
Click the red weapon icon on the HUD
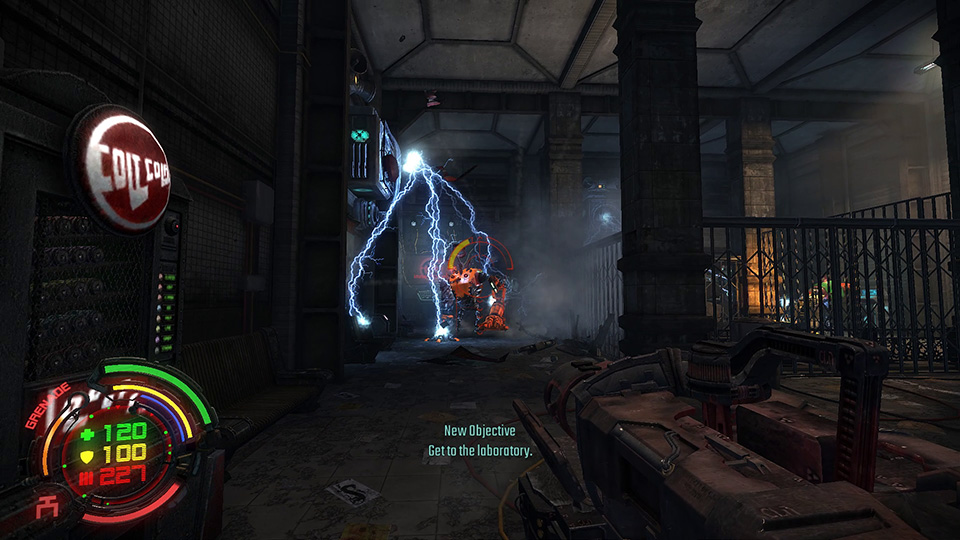coord(45,508)
